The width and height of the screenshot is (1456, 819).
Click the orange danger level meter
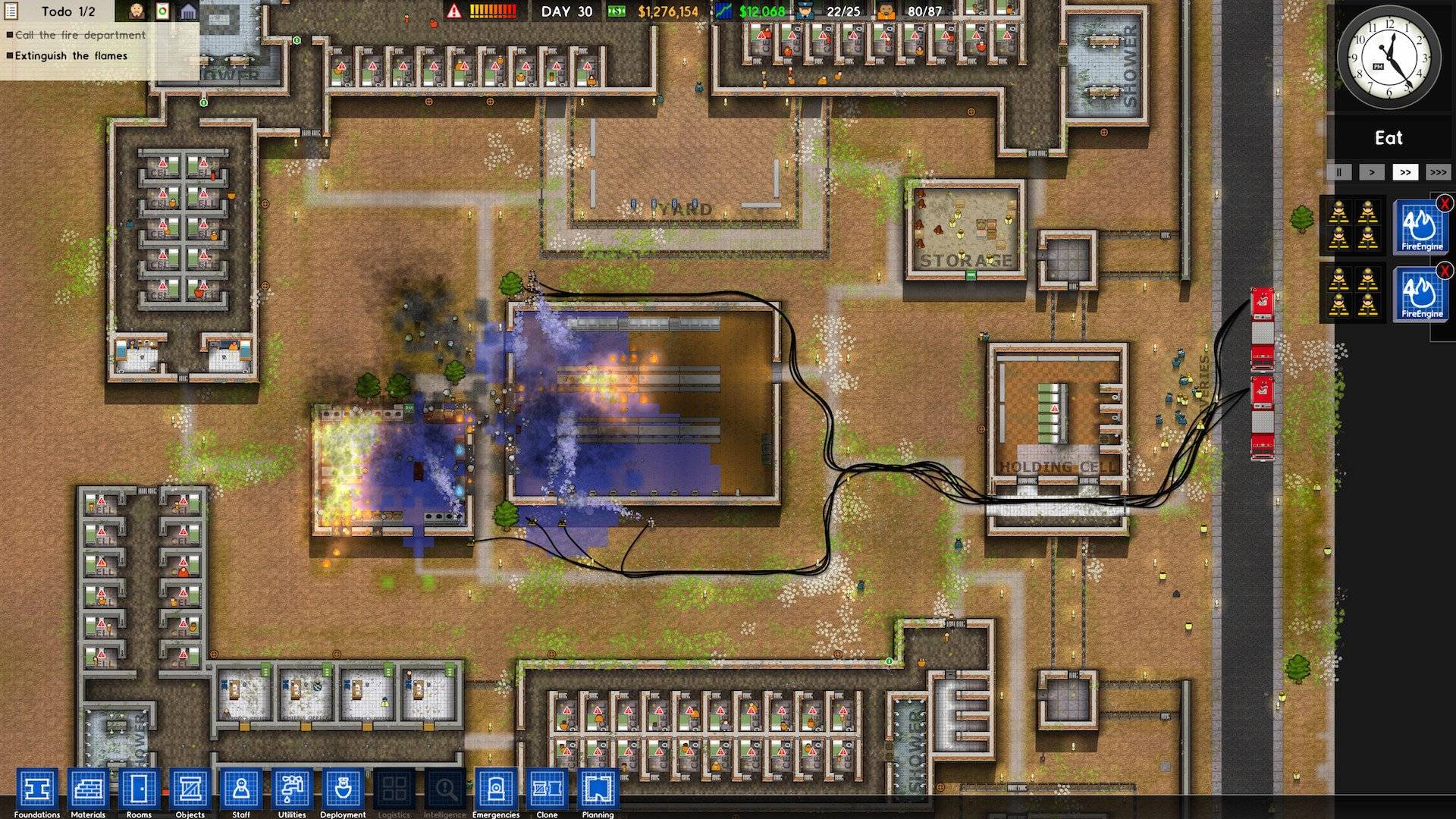pyautogui.click(x=493, y=11)
